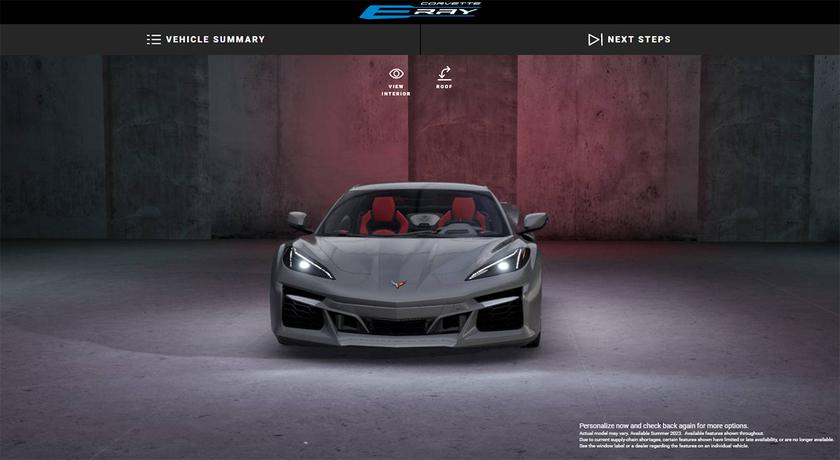Go to Next Steps

coord(629,40)
